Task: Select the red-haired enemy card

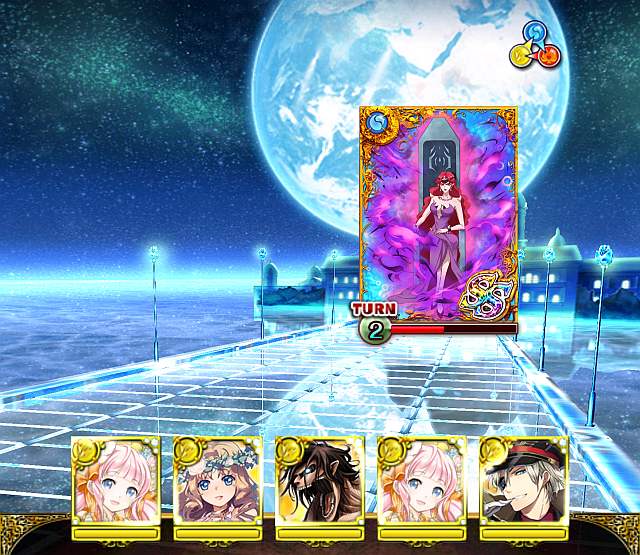Action: [440, 209]
